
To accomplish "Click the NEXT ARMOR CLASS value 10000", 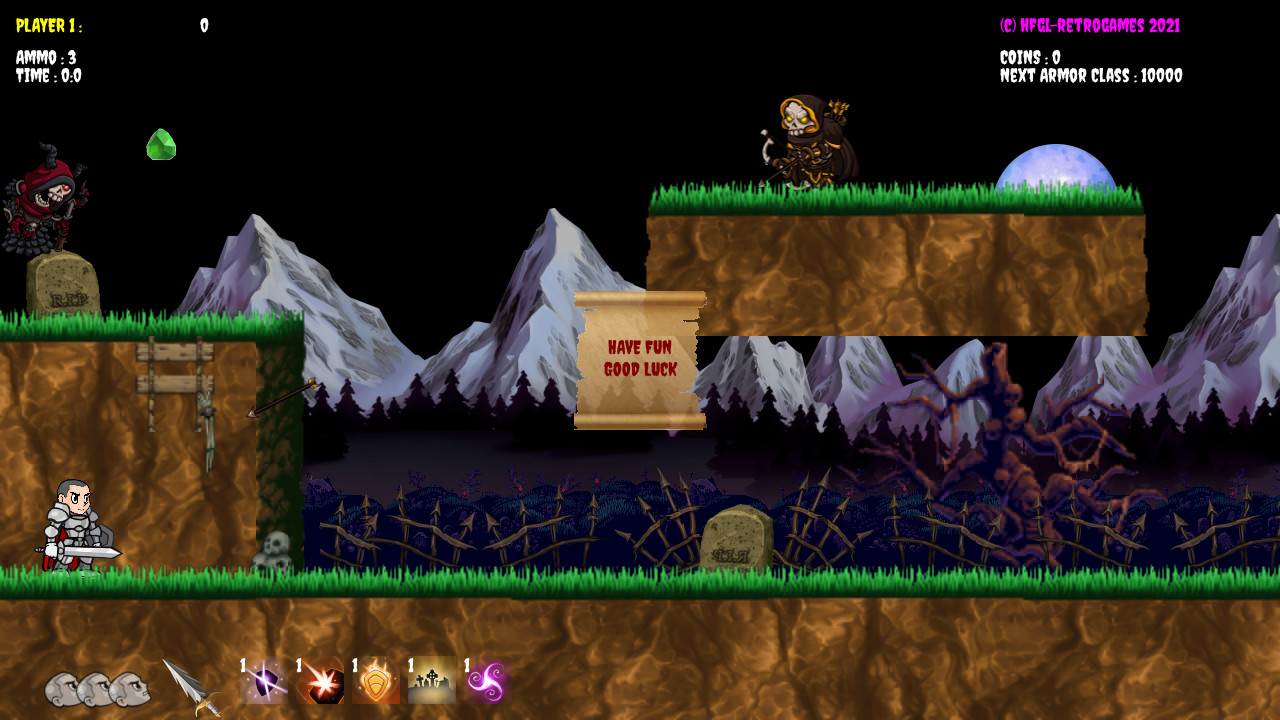I will pyautogui.click(x=1092, y=75).
